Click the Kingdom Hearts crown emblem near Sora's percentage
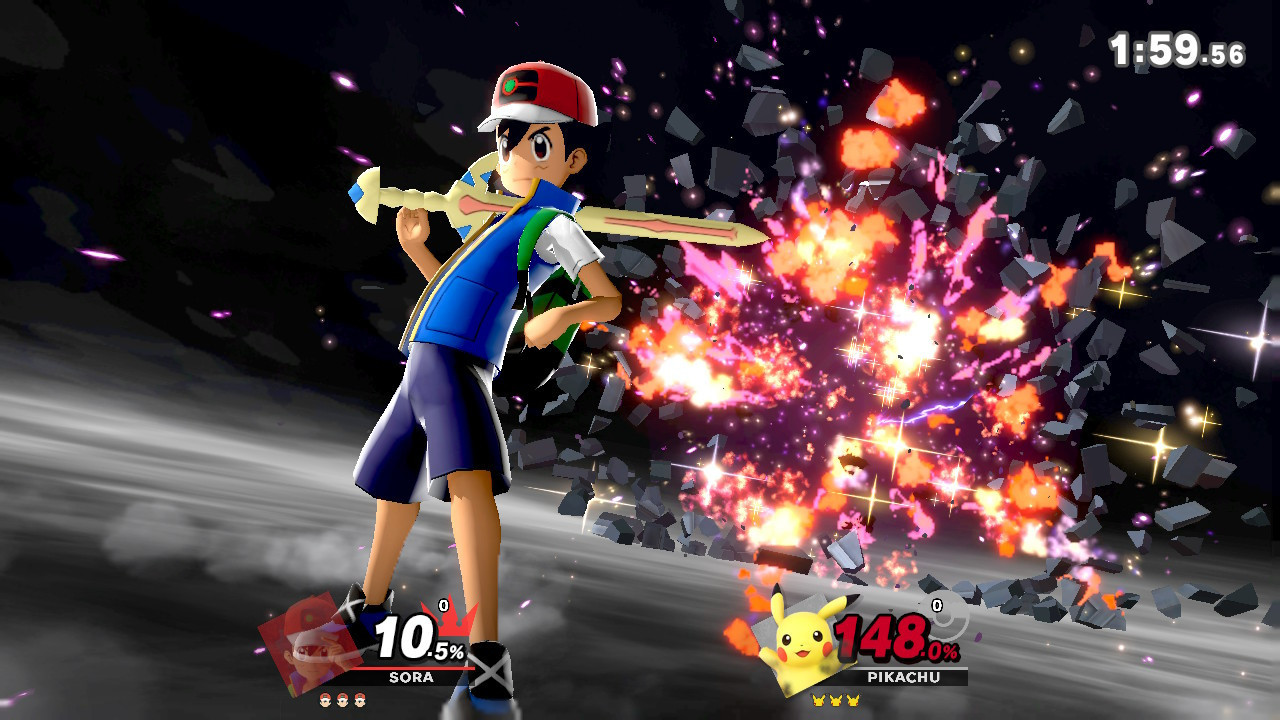 click(452, 620)
